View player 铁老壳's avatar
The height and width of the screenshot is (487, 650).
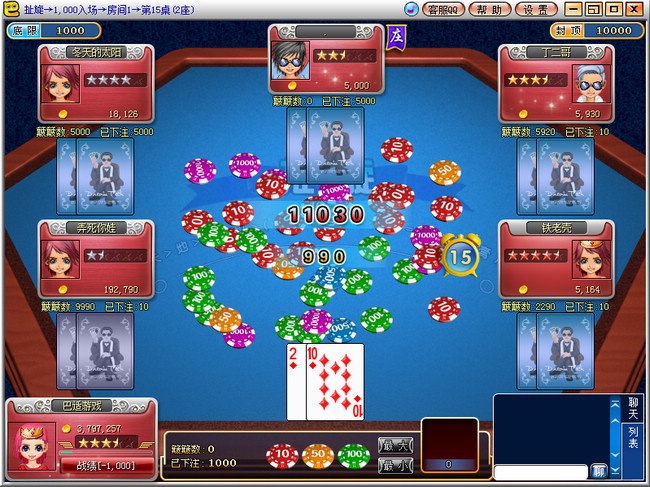click(x=587, y=259)
